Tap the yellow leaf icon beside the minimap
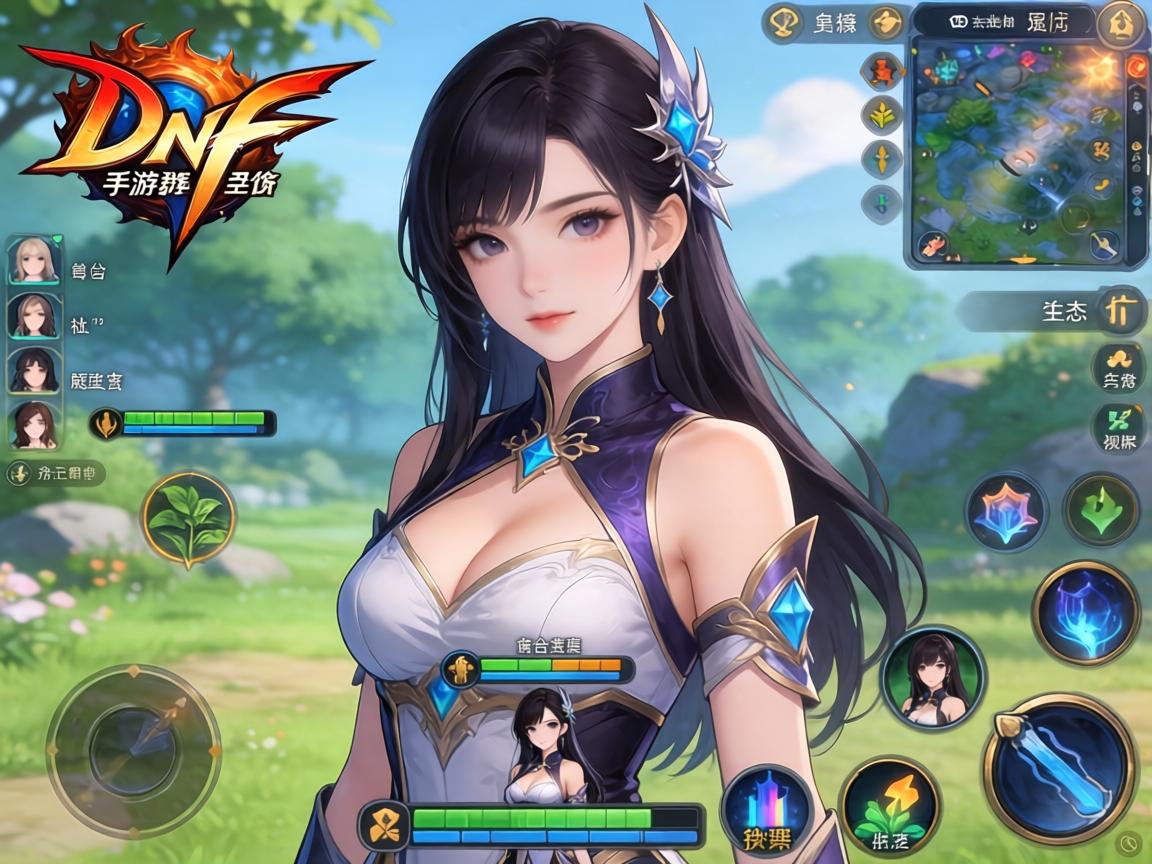 [x=882, y=115]
